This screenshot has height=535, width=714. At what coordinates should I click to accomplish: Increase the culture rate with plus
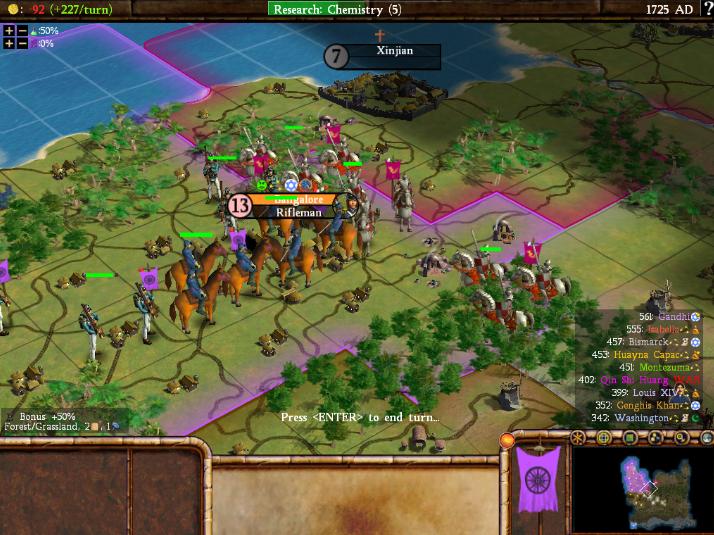click(9, 44)
